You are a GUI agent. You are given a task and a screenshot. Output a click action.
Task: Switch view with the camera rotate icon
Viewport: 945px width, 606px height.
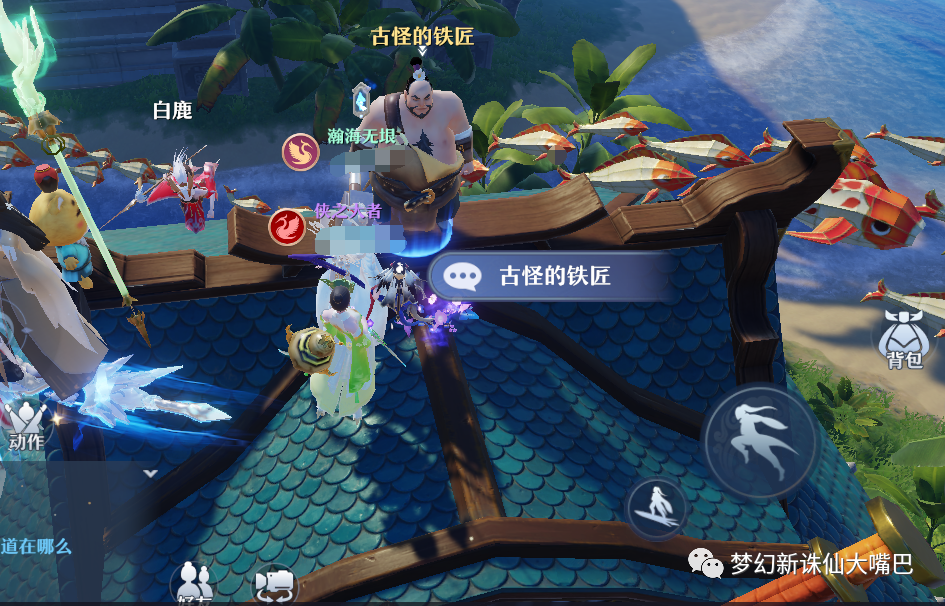tap(273, 585)
